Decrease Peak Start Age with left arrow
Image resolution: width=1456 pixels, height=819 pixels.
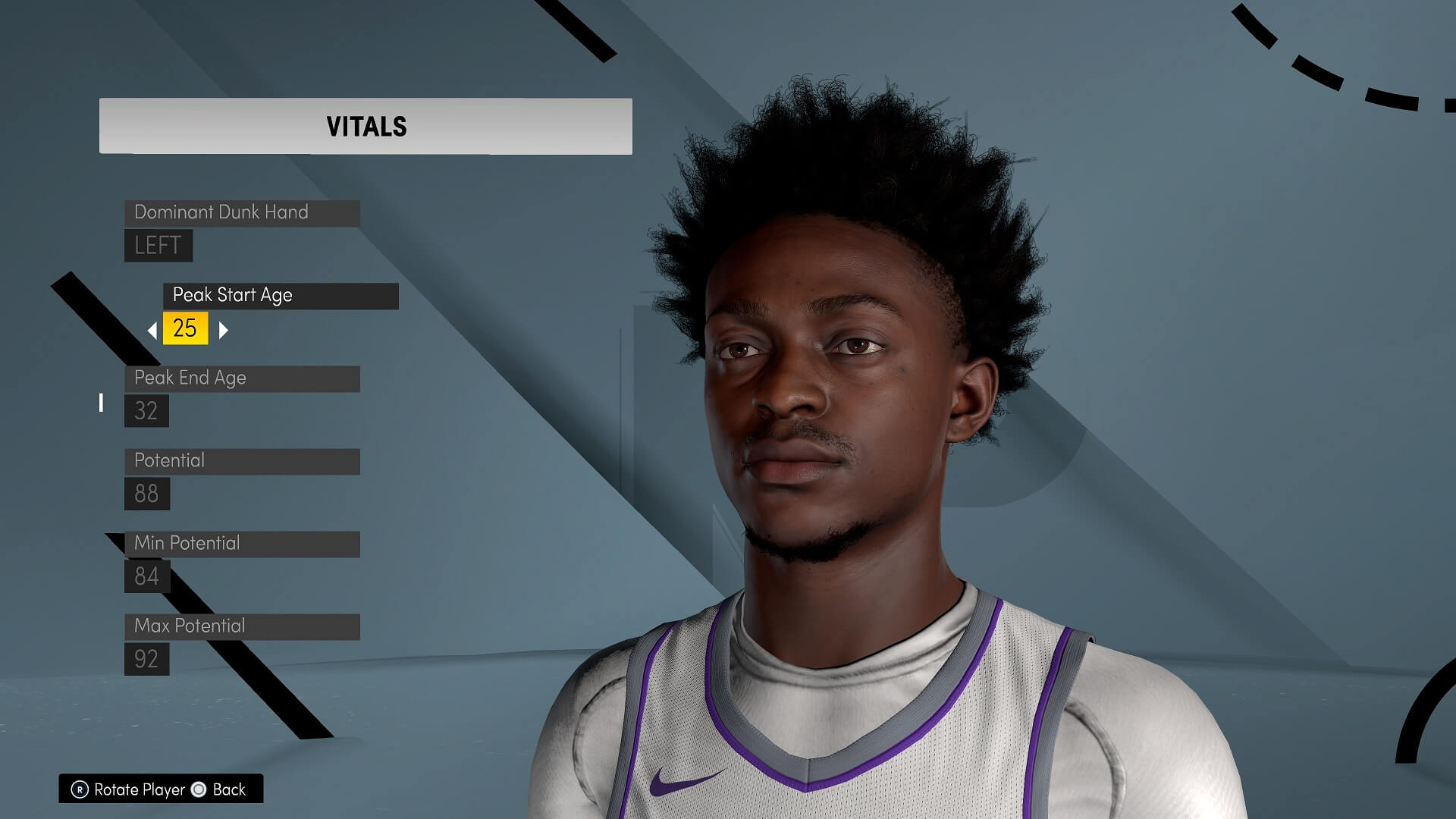152,330
